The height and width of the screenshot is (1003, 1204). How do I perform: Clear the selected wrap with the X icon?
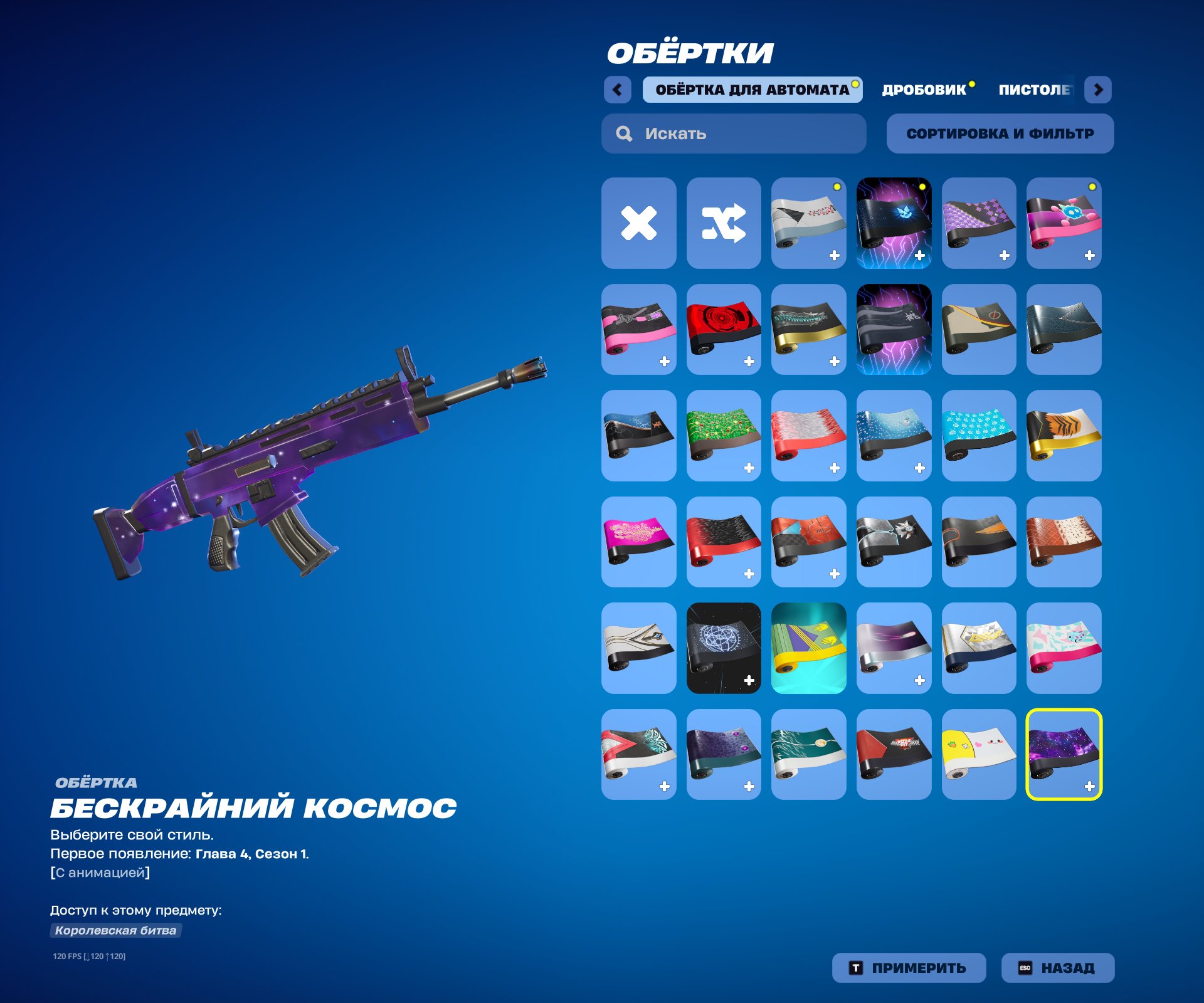[x=638, y=223]
